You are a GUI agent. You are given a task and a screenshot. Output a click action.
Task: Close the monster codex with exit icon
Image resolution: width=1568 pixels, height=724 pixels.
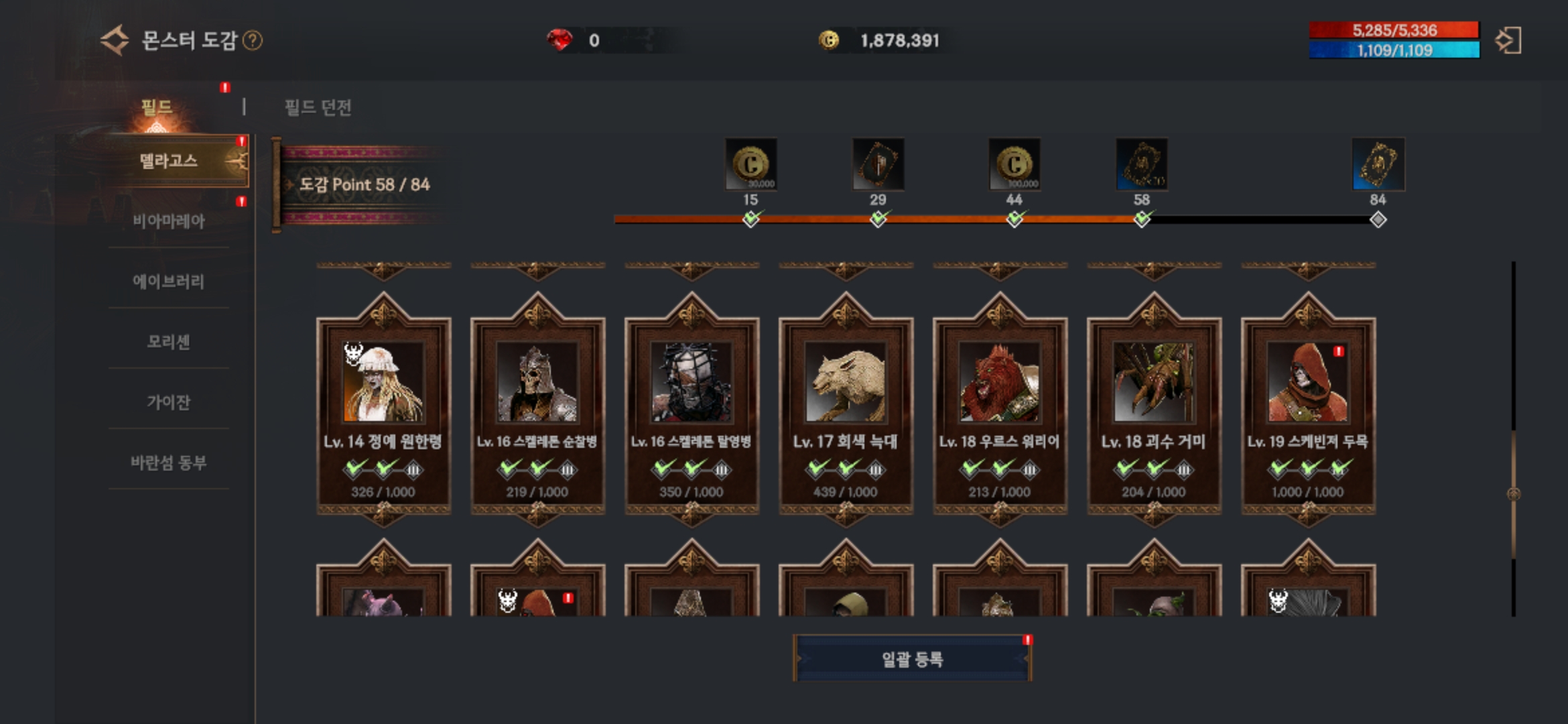click(1508, 41)
